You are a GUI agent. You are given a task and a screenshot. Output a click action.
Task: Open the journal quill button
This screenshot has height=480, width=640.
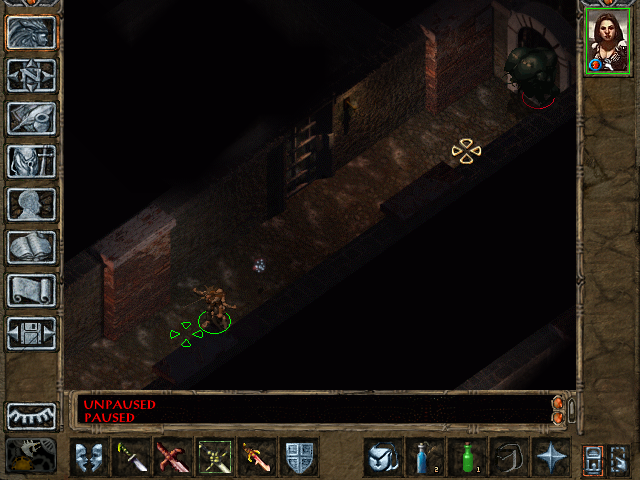click(x=31, y=118)
